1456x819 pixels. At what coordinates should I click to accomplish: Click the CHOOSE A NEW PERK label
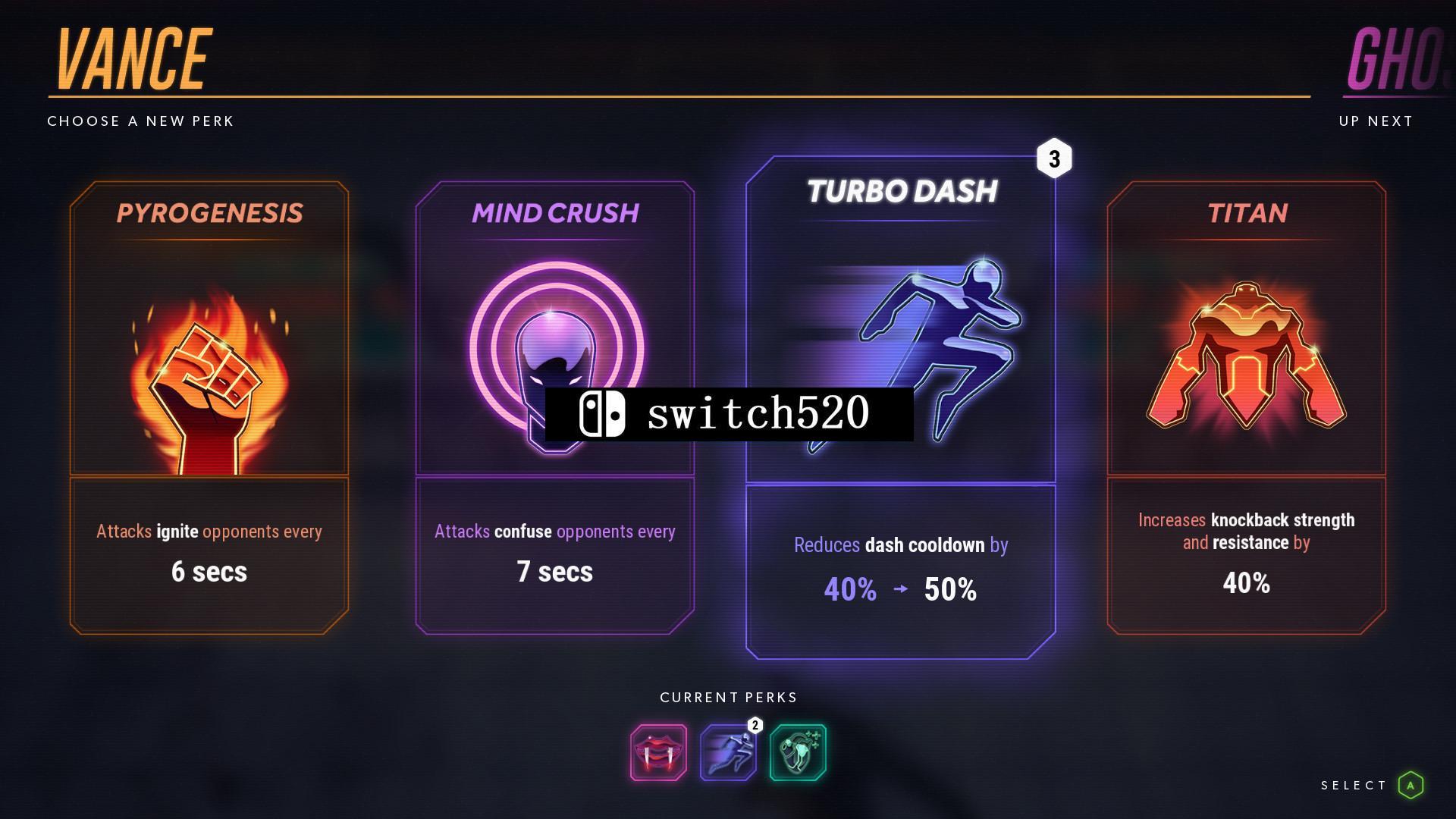coord(140,121)
